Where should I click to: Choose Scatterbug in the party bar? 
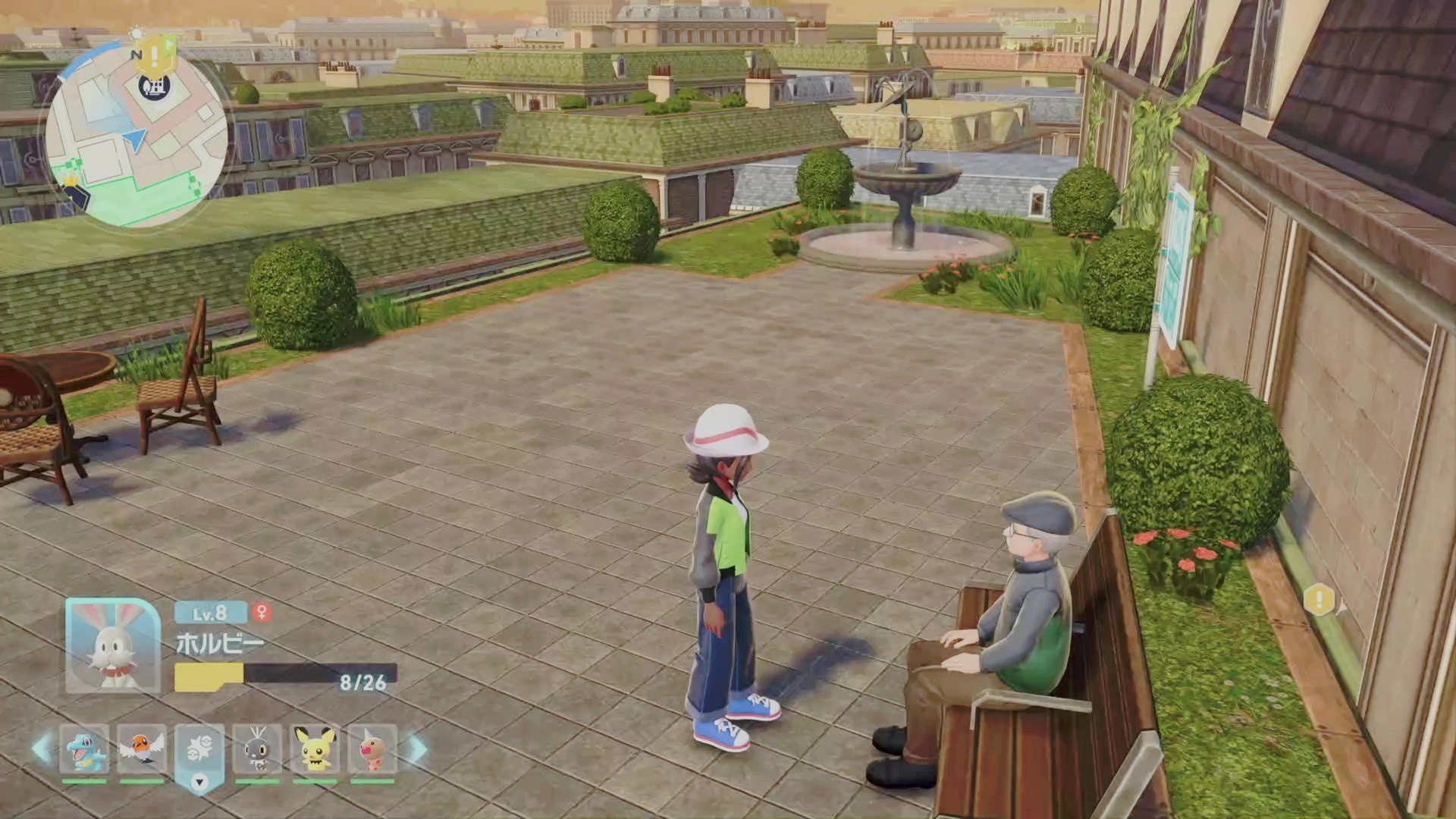click(x=257, y=749)
